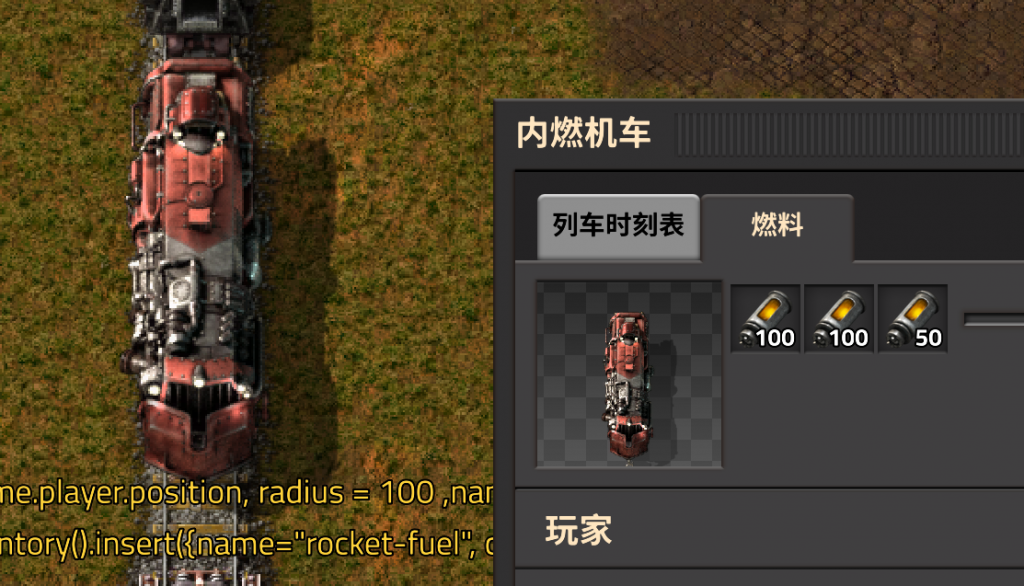Image resolution: width=1024 pixels, height=586 pixels.
Task: Switch to the 列车时刻表 tab
Action: (x=617, y=225)
